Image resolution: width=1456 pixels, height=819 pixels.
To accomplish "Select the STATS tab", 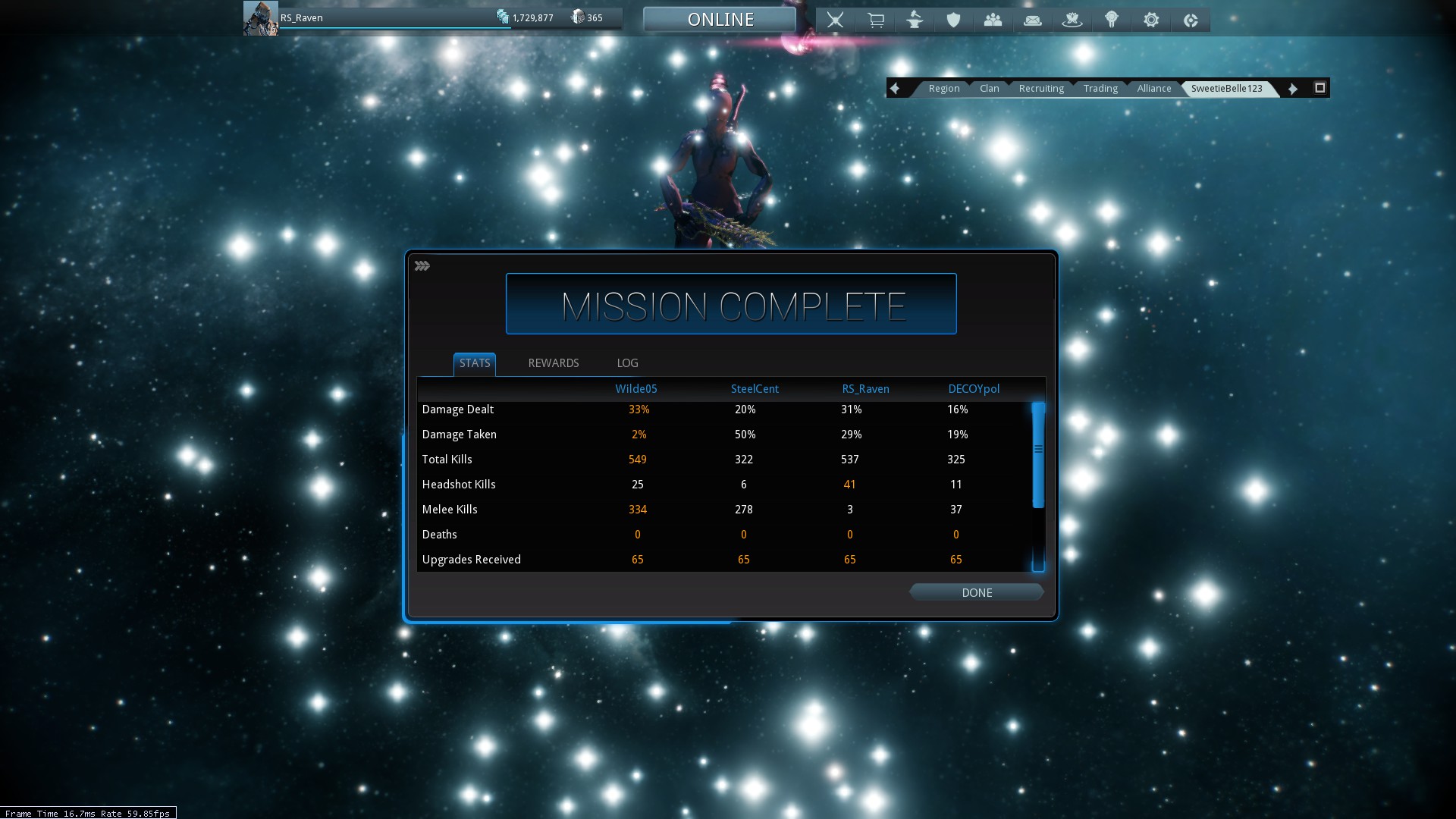I will pos(475,363).
